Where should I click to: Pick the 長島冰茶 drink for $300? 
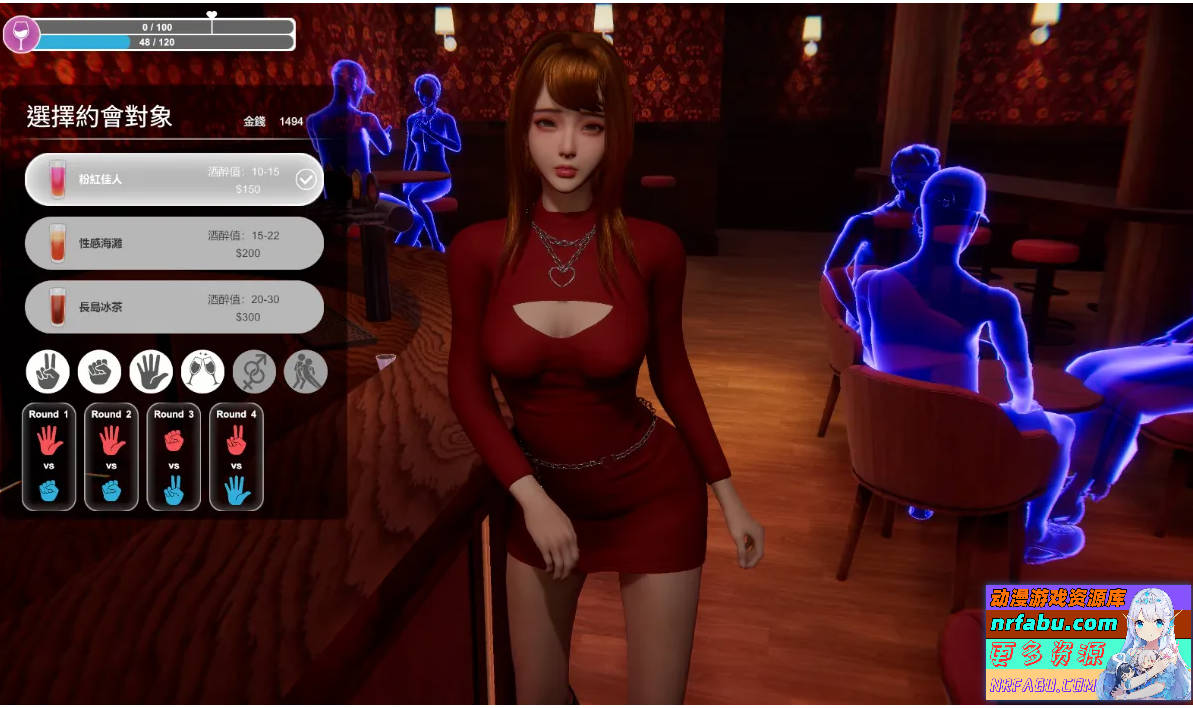click(x=174, y=307)
